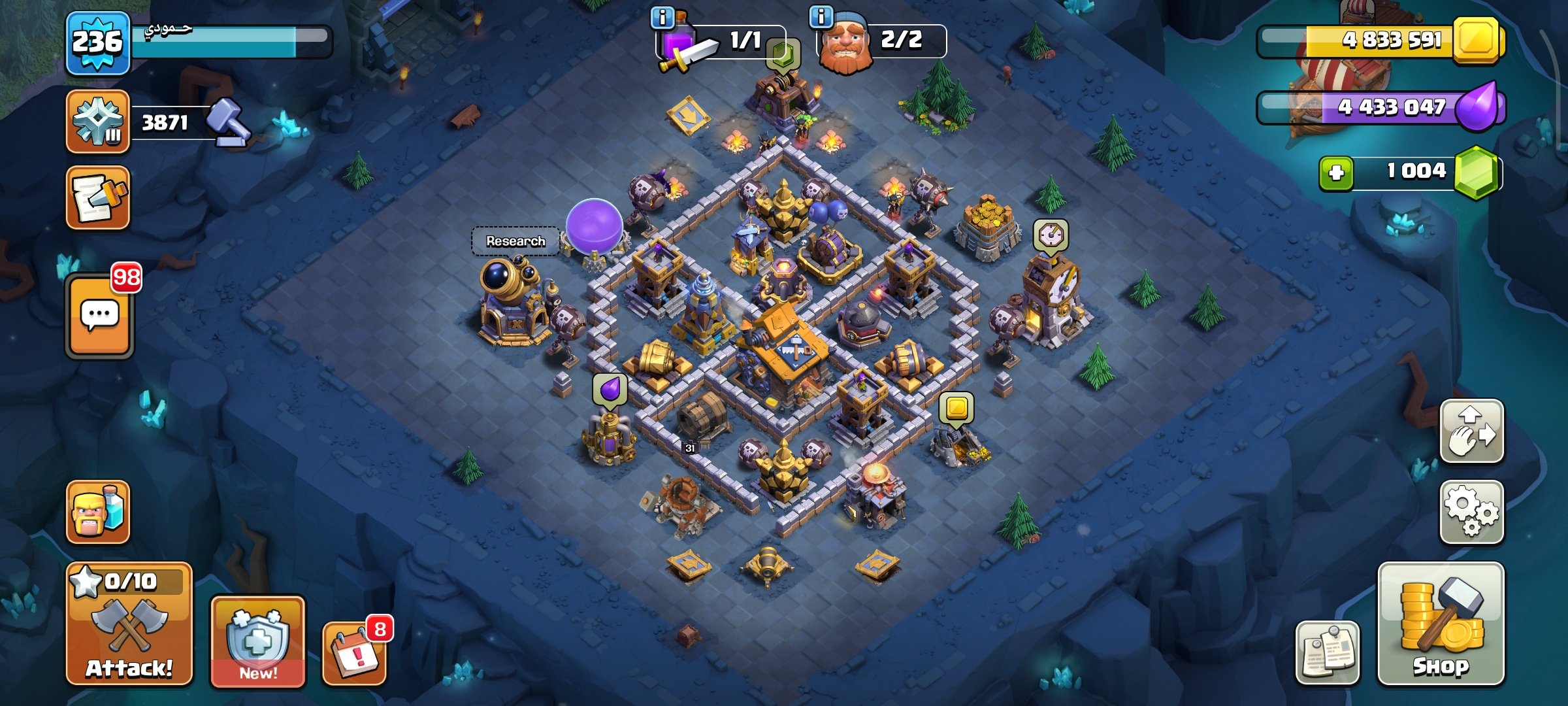The image size is (1568, 706).
Task: Open the Shop menu
Action: (x=1441, y=623)
